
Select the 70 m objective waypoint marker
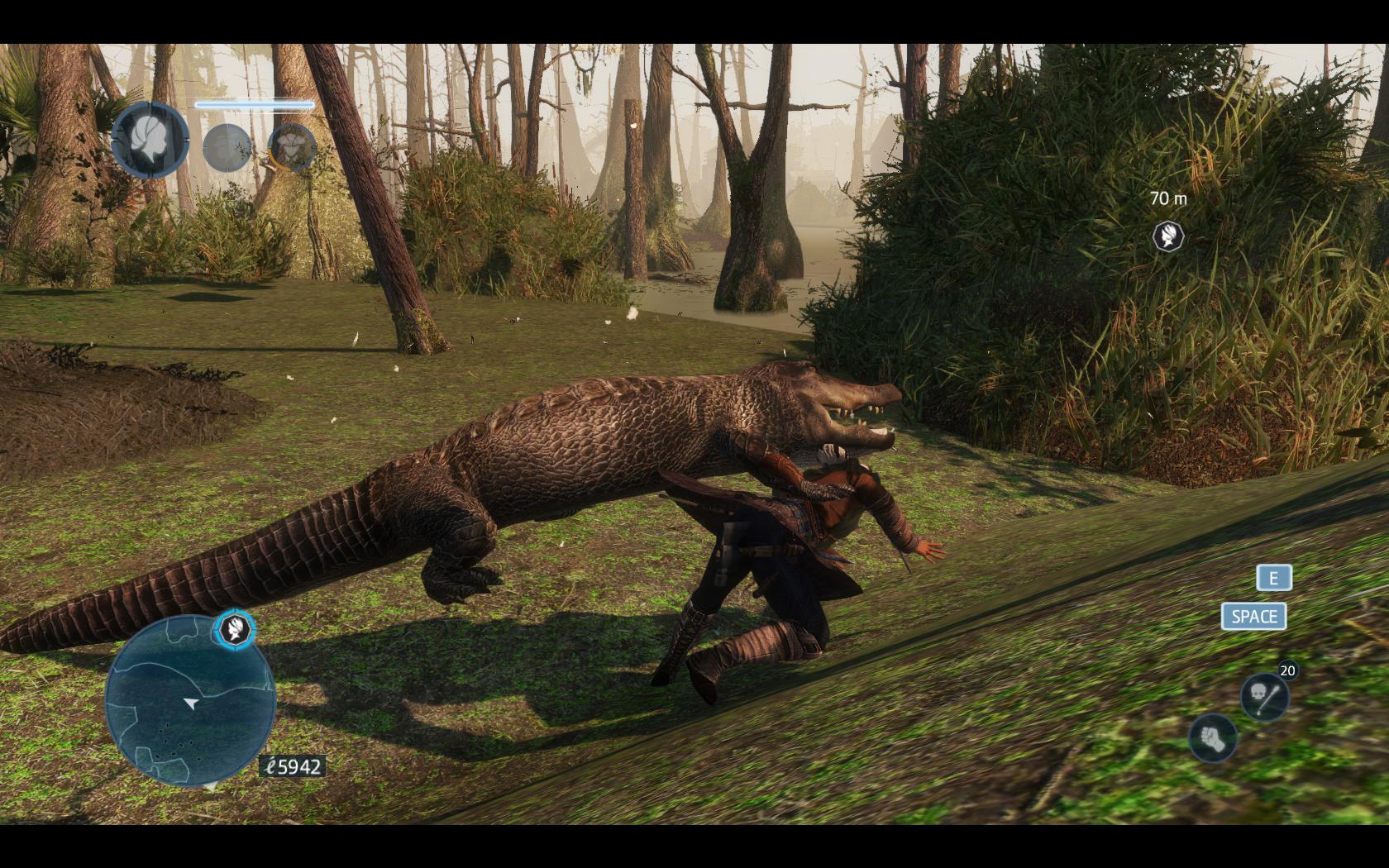(1168, 236)
